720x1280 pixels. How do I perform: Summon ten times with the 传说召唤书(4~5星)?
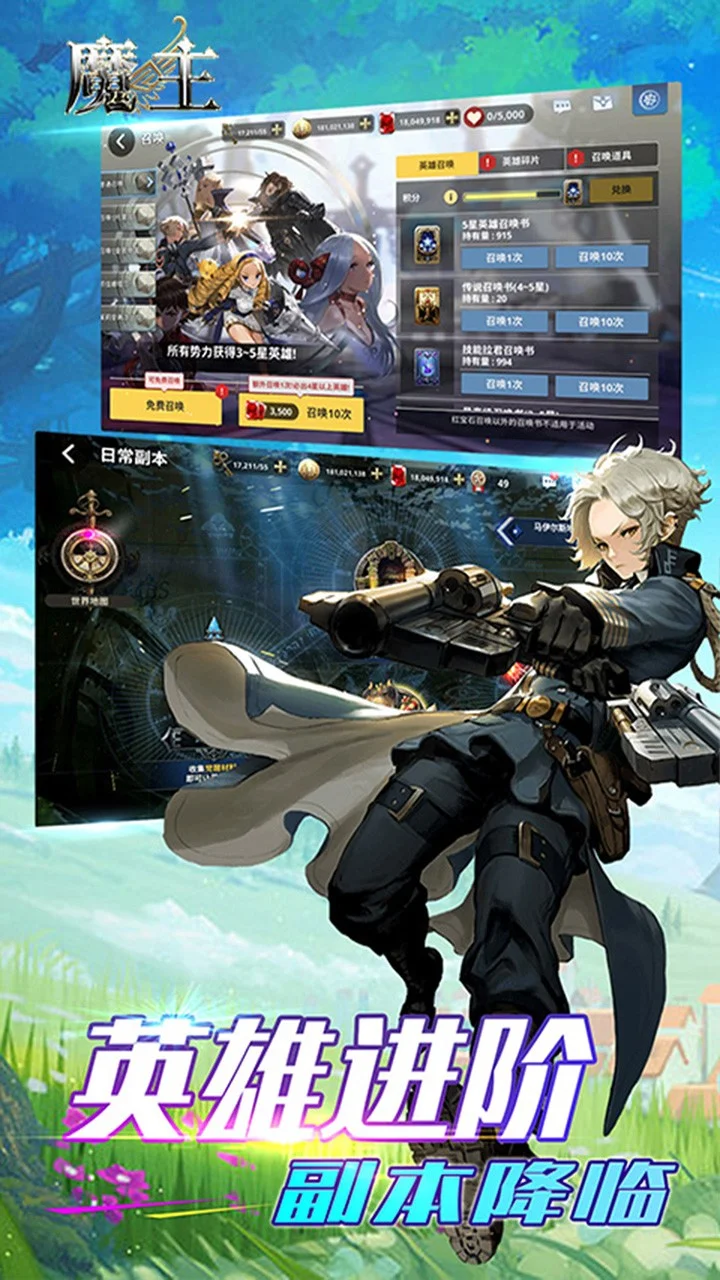click(602, 322)
